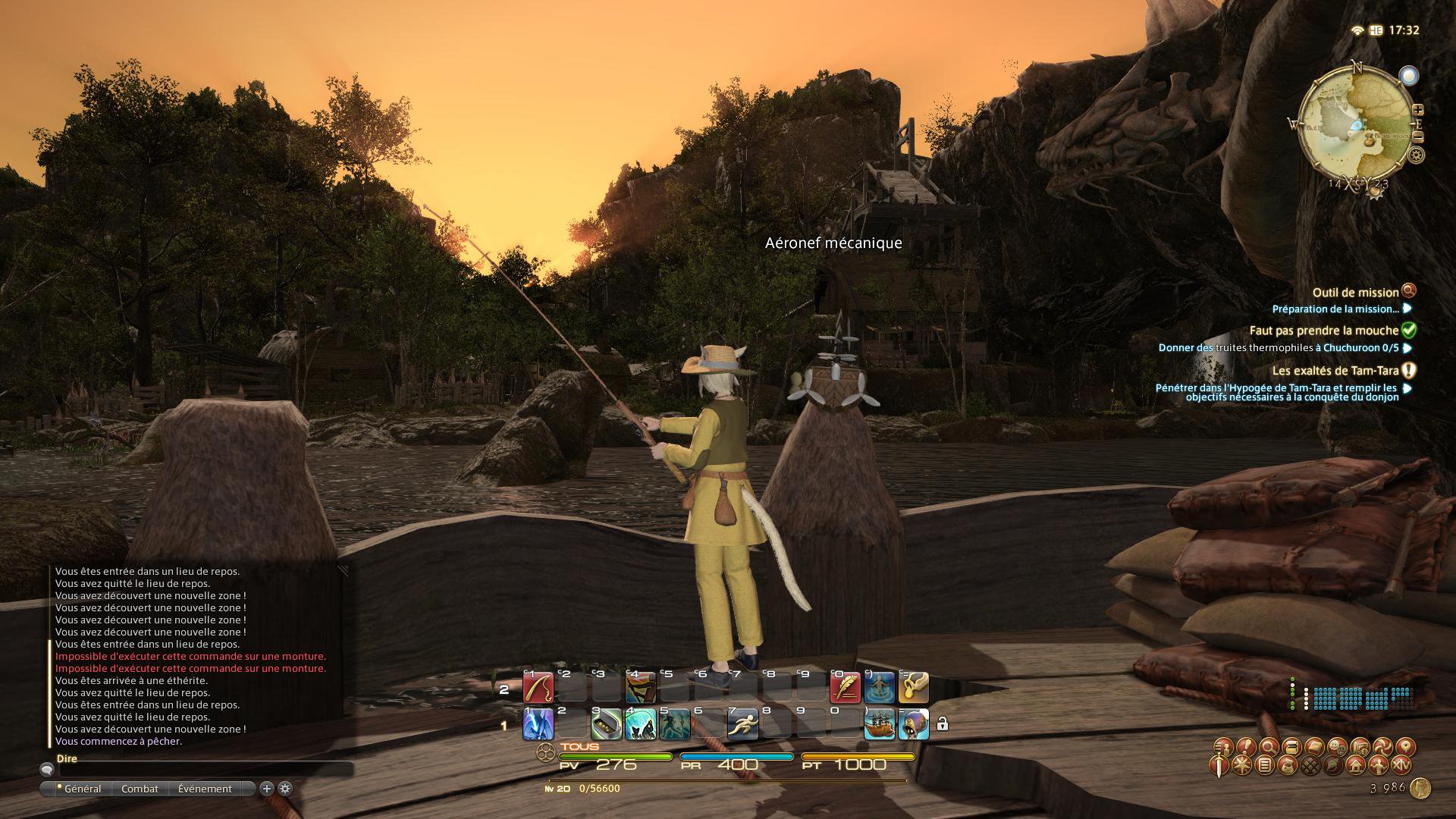The image size is (1456, 819).
Task: Select the Les exaltés de Tam-Tara quest
Action: tap(1335, 371)
